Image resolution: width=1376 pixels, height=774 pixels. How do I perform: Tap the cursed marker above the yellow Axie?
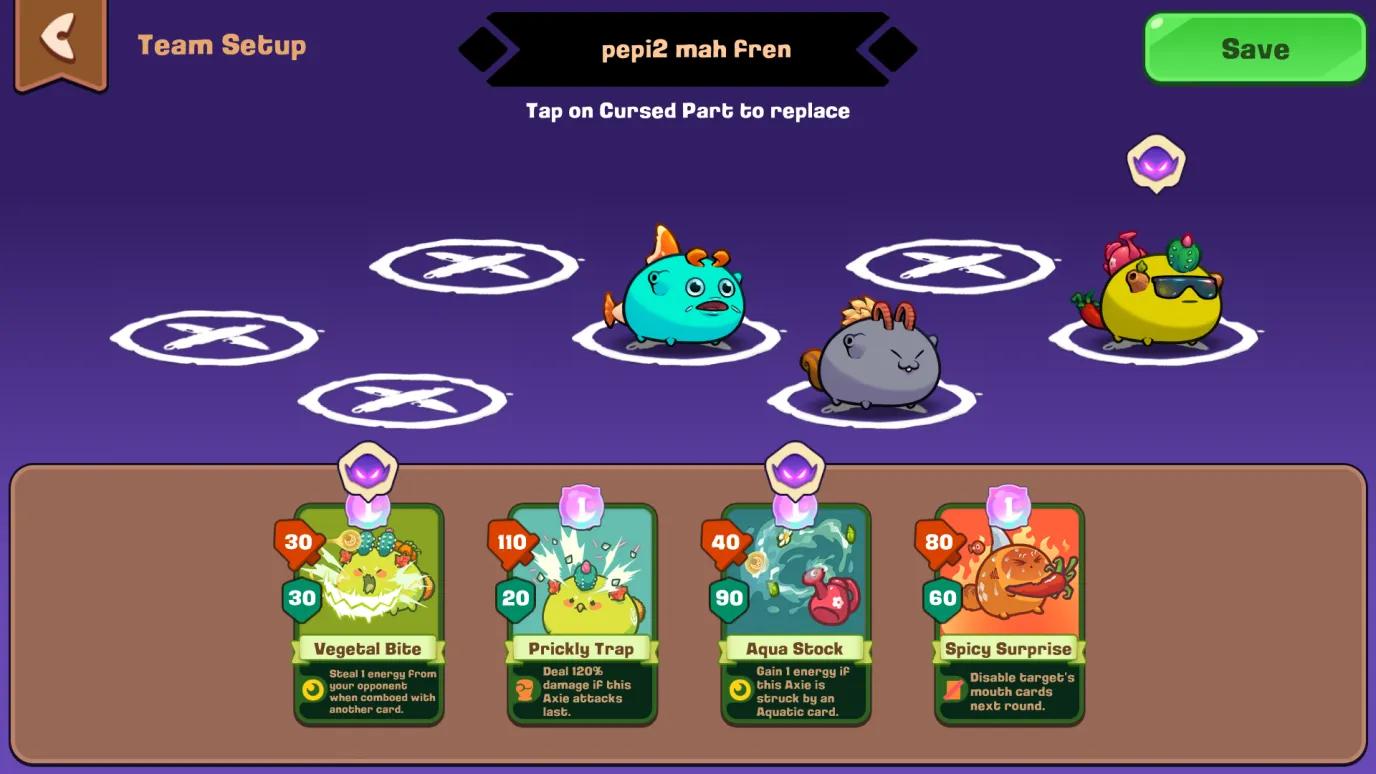pyautogui.click(x=1156, y=163)
